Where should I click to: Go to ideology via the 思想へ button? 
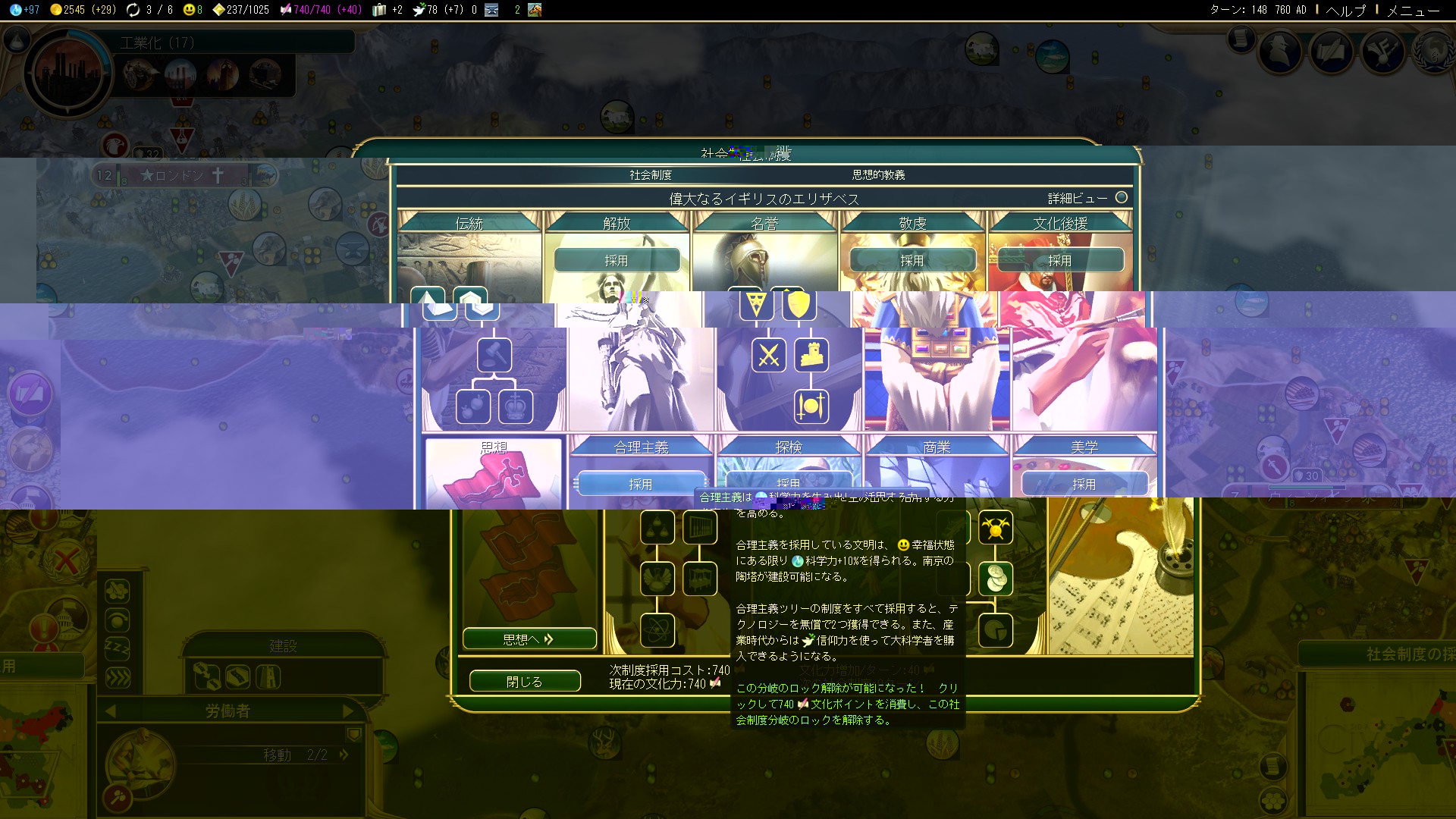529,639
